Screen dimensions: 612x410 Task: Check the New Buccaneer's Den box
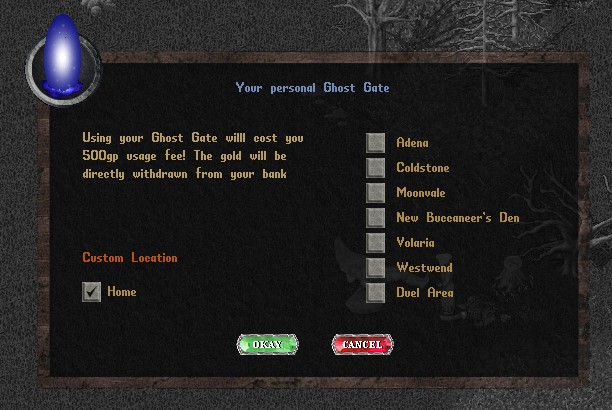(376, 218)
